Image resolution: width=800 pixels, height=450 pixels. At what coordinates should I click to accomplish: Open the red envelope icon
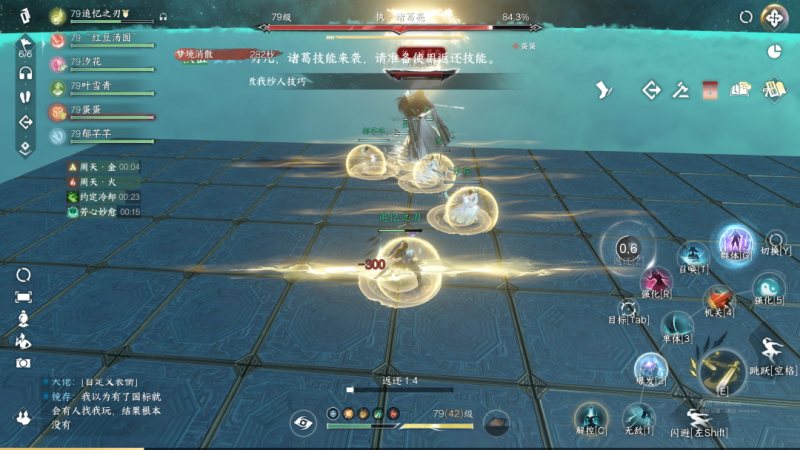(x=711, y=90)
